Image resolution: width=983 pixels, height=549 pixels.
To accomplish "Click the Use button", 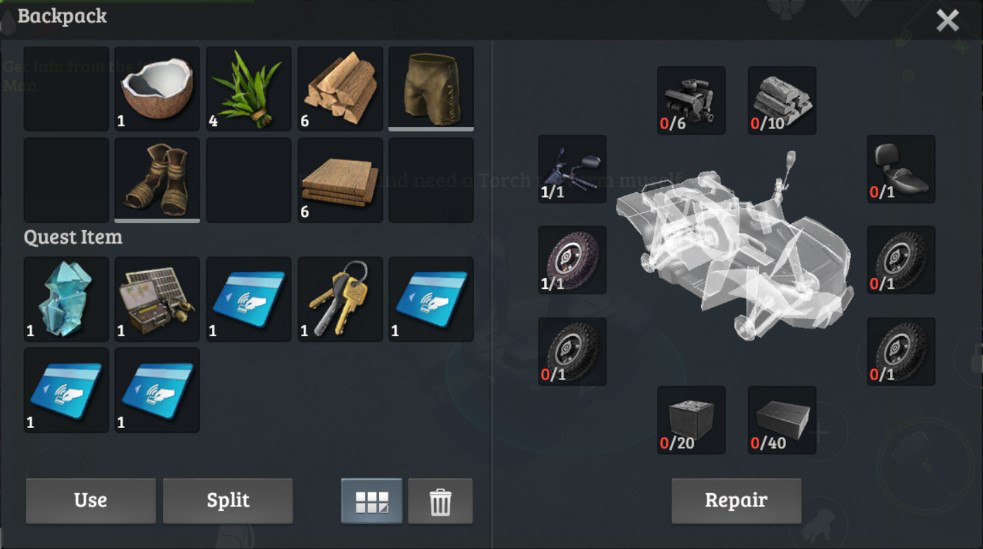I will pyautogui.click(x=91, y=500).
